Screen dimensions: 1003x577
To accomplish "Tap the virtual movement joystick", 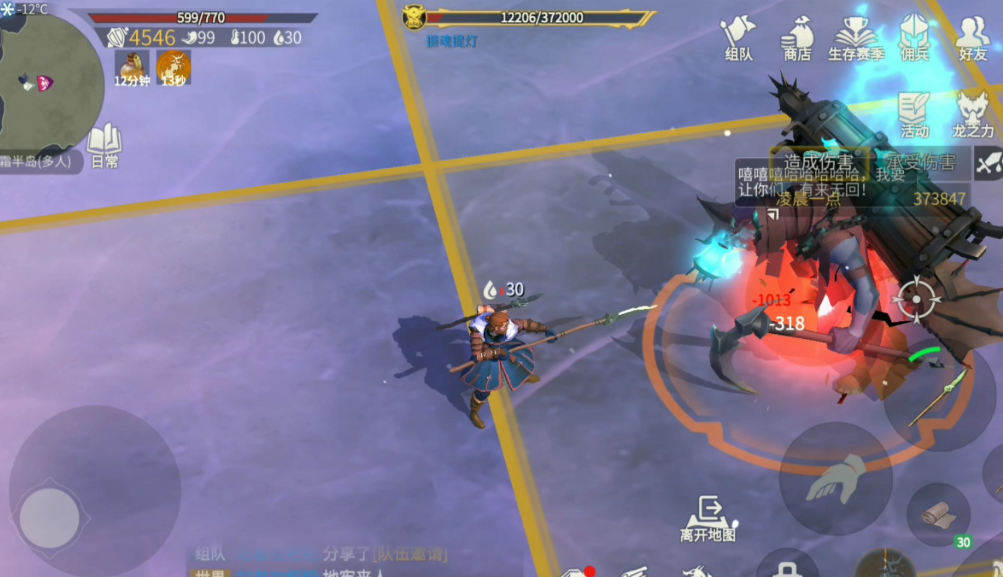I will 50,516.
